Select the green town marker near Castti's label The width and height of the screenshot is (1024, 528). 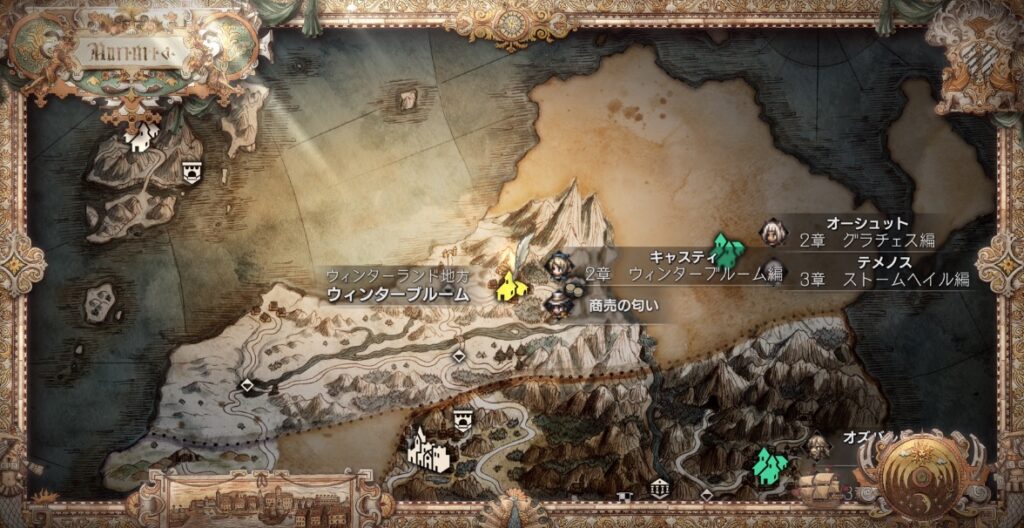(729, 248)
